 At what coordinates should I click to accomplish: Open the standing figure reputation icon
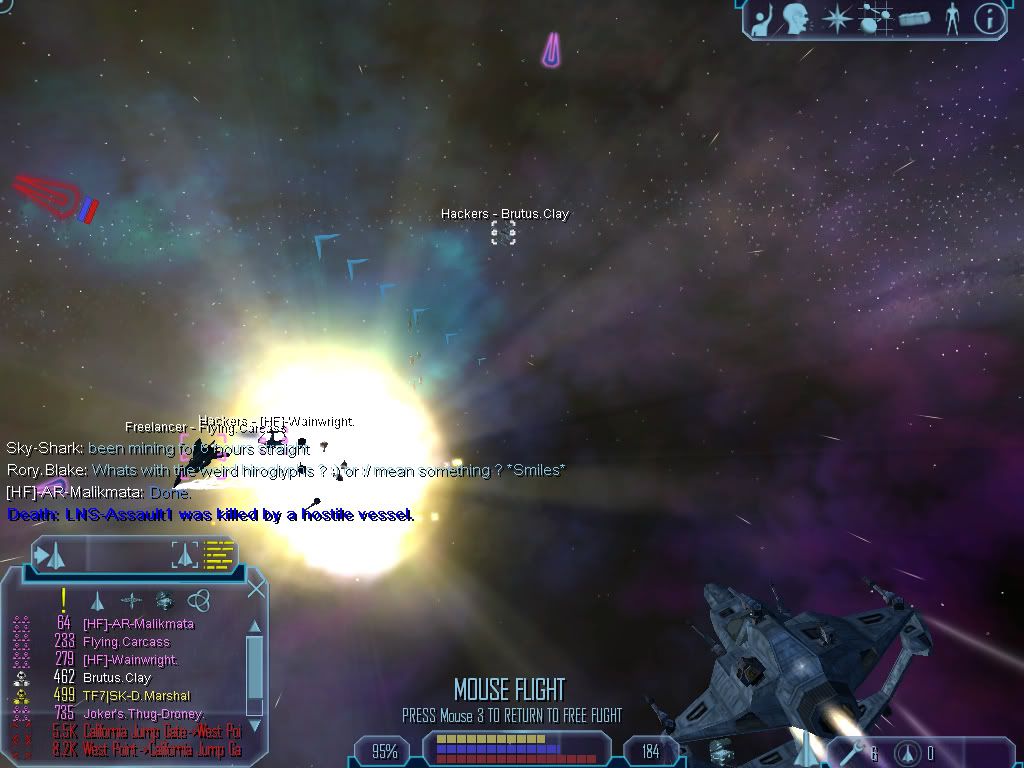952,18
